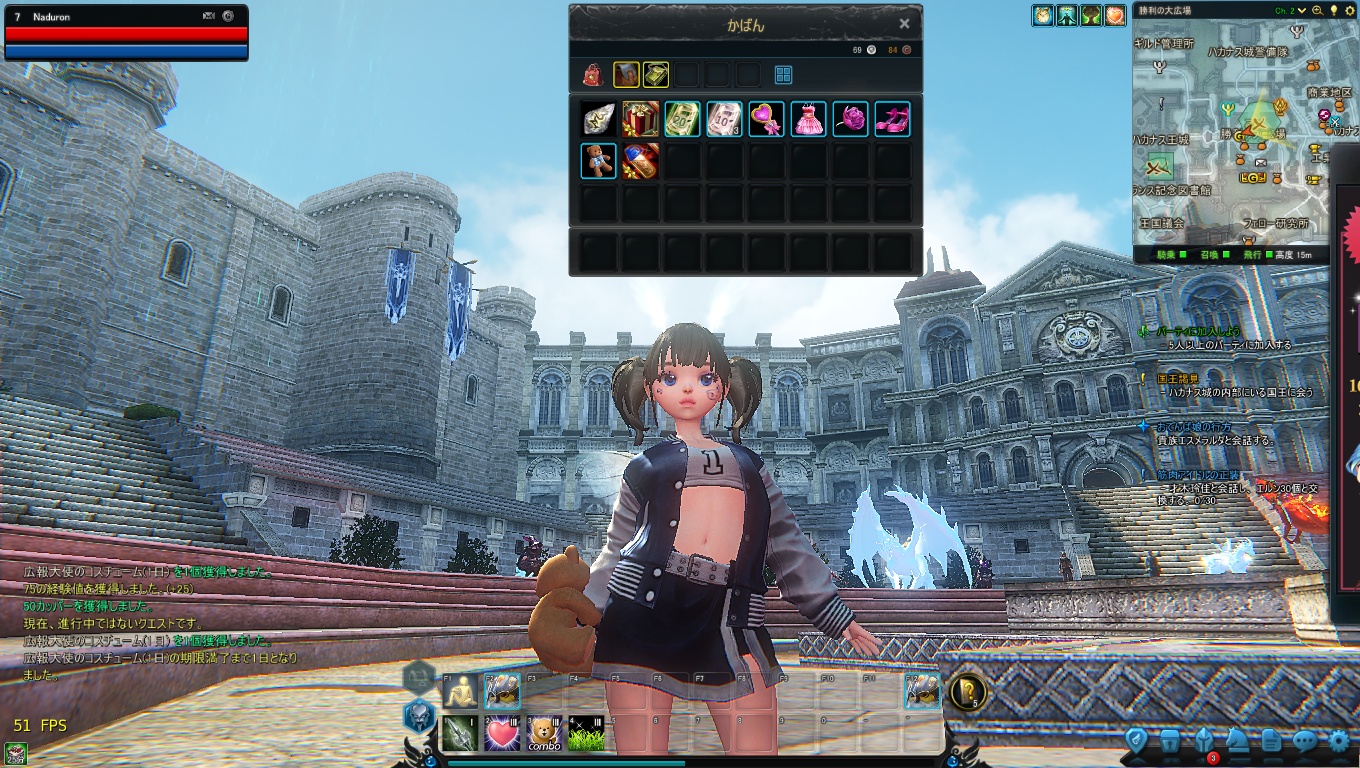This screenshot has width=1360, height=768.
Task: Activate the pink heart skill on hotbar
Action: (x=502, y=733)
